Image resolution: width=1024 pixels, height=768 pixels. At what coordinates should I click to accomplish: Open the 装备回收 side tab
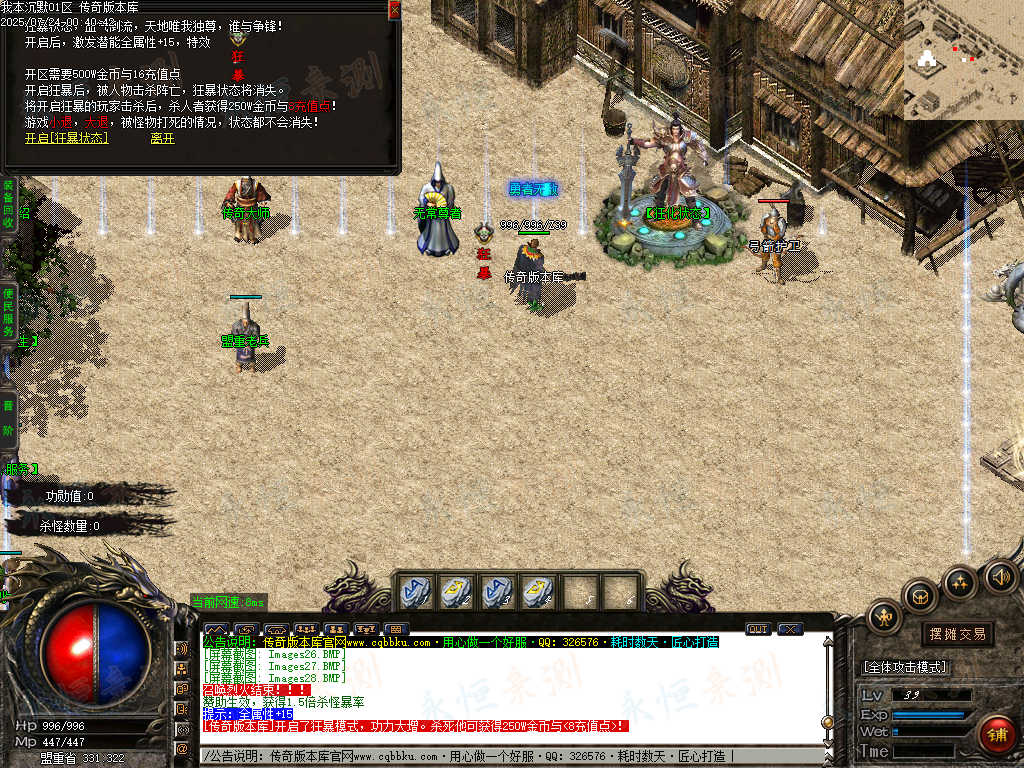[7, 204]
